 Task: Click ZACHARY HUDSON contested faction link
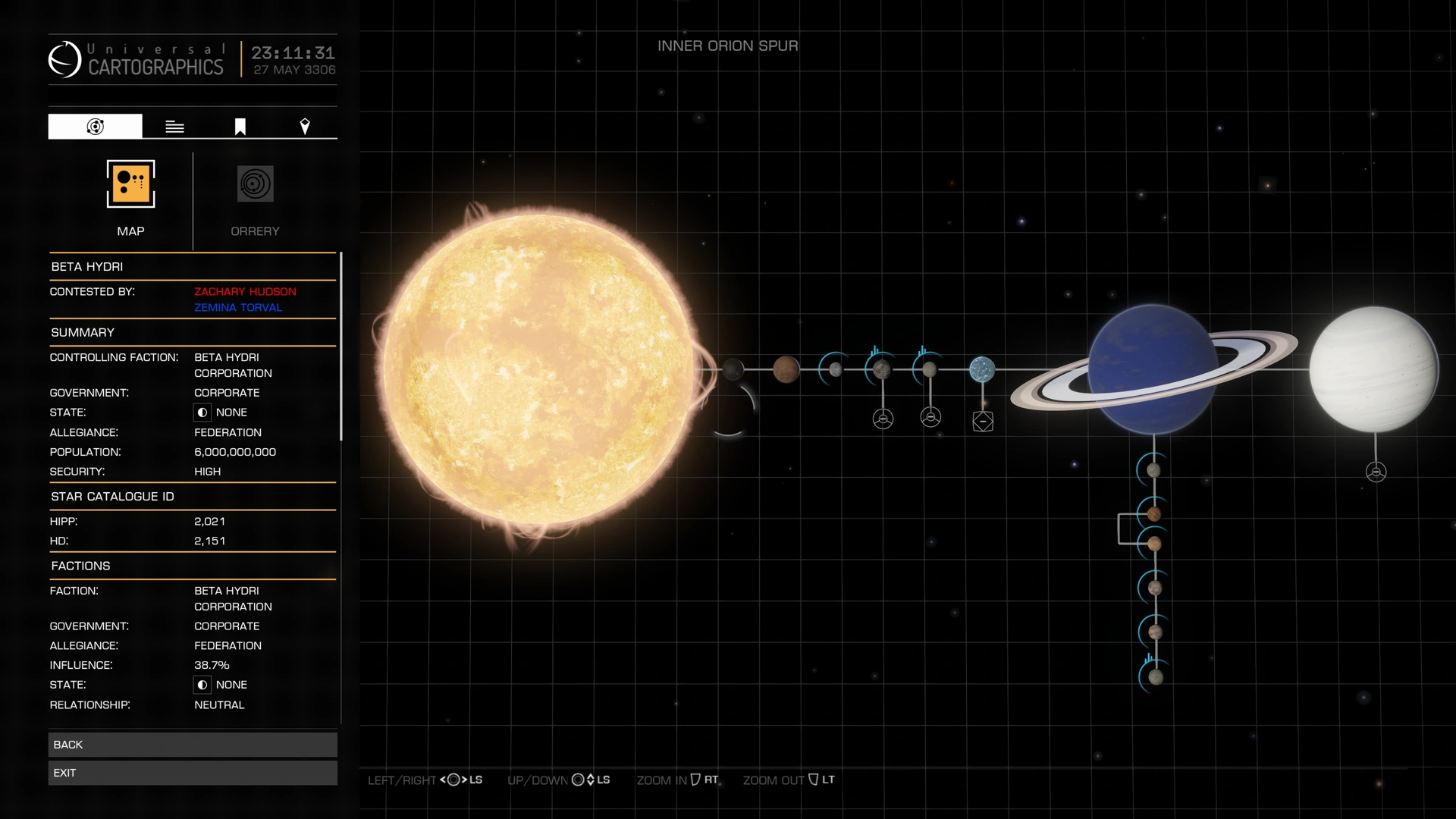244,291
